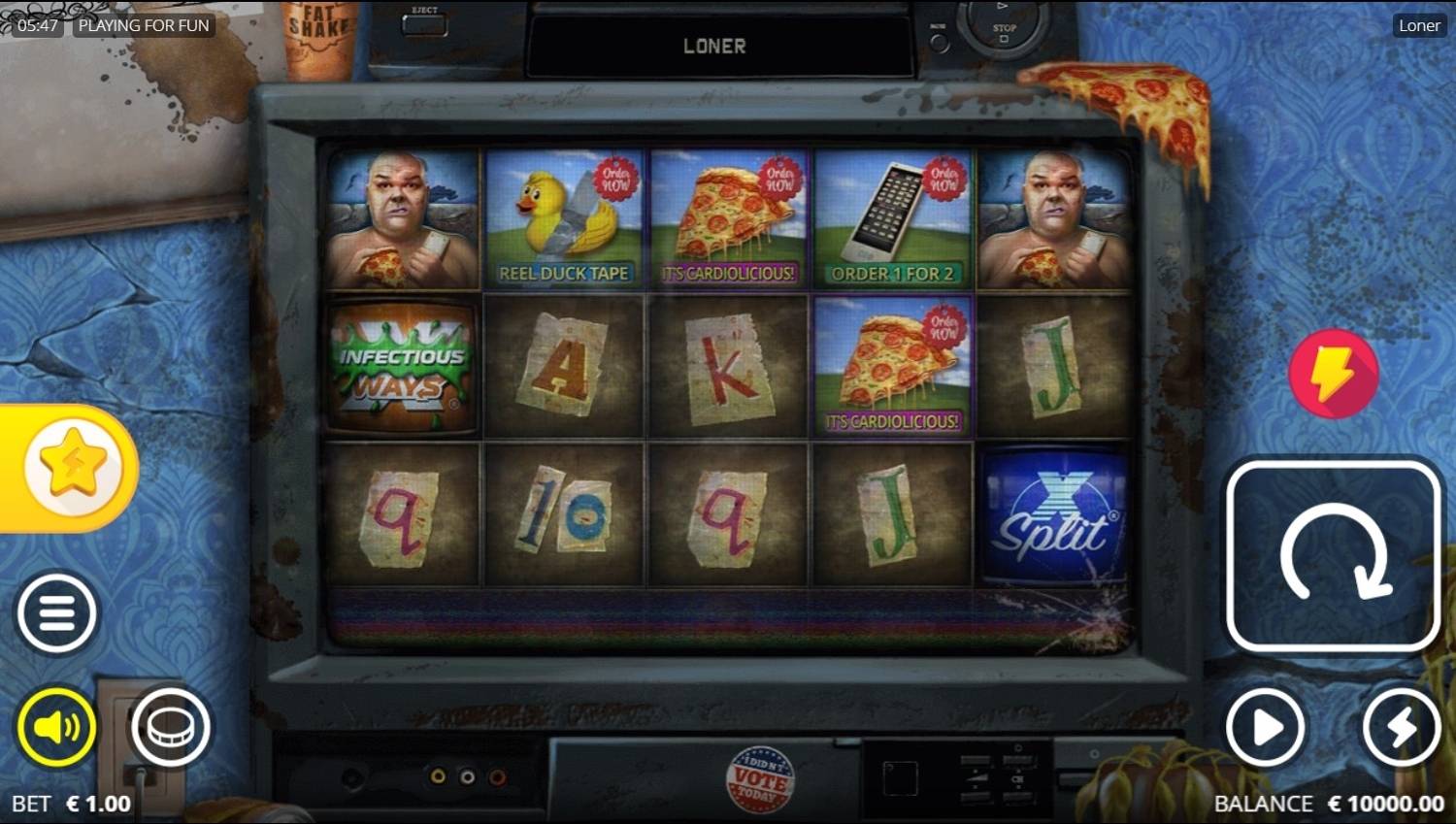Start autoplay with the play button
Screen dimensions: 1456x824
point(1266,727)
